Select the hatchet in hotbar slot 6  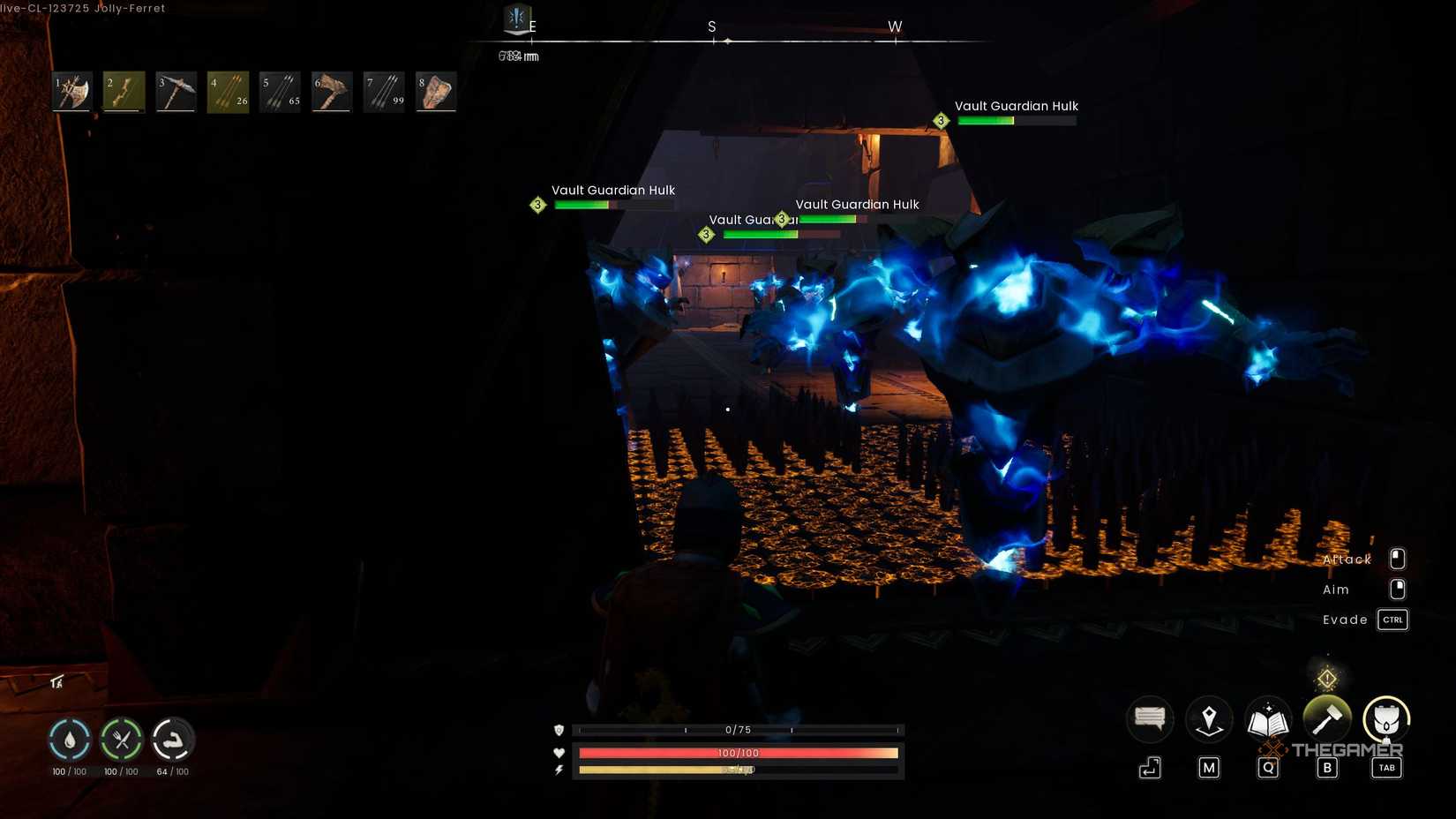pyautogui.click(x=332, y=91)
